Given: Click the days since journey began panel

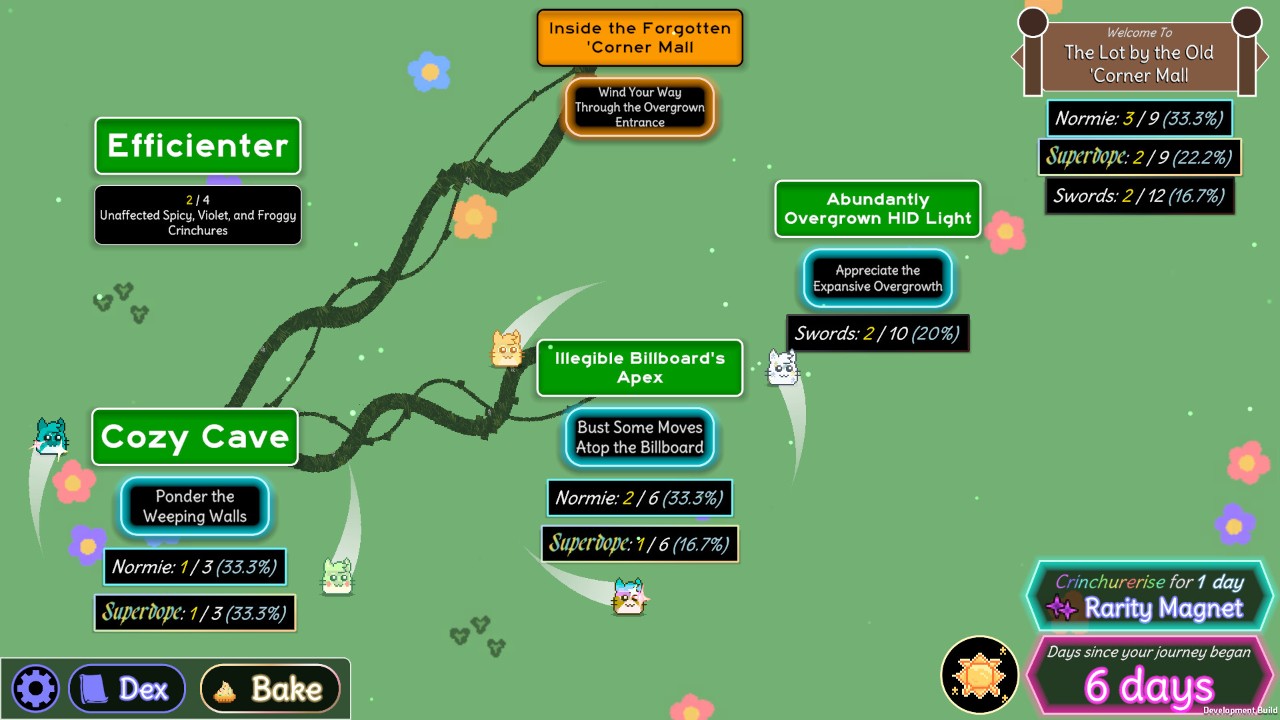Looking at the screenshot, I should (x=1150, y=675).
